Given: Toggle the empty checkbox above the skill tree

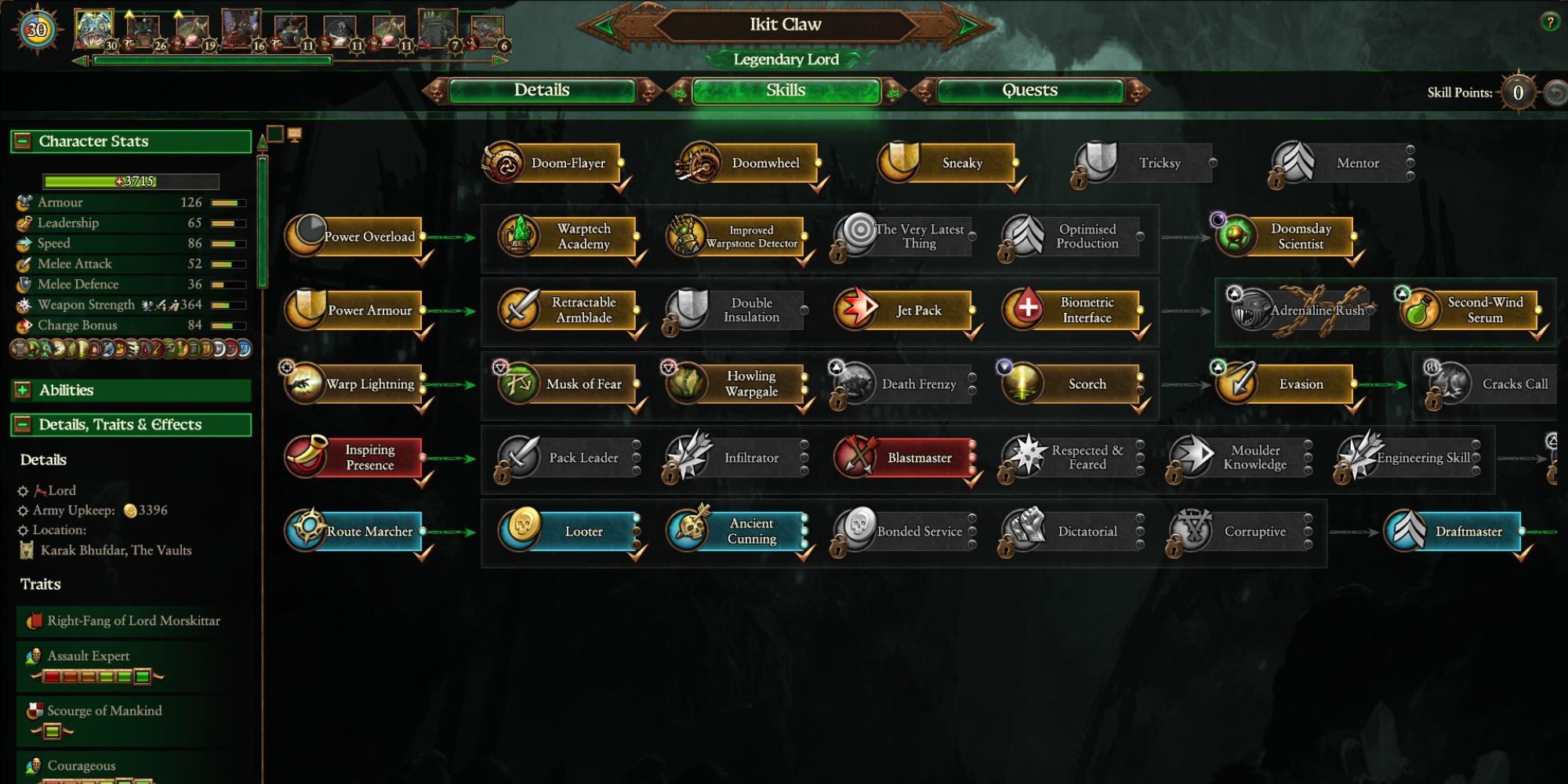Looking at the screenshot, I should [x=274, y=134].
